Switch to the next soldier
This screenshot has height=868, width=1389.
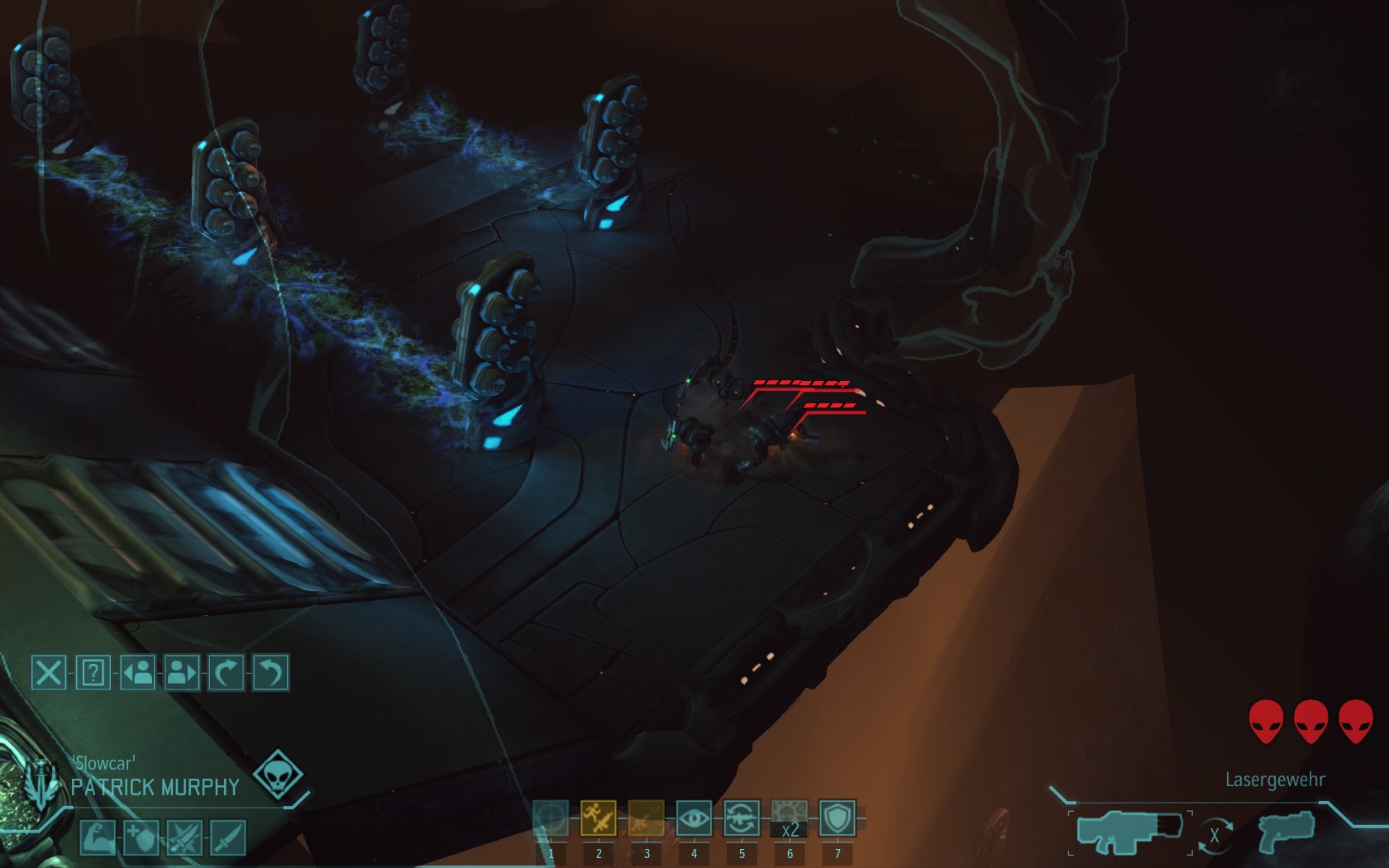(182, 673)
